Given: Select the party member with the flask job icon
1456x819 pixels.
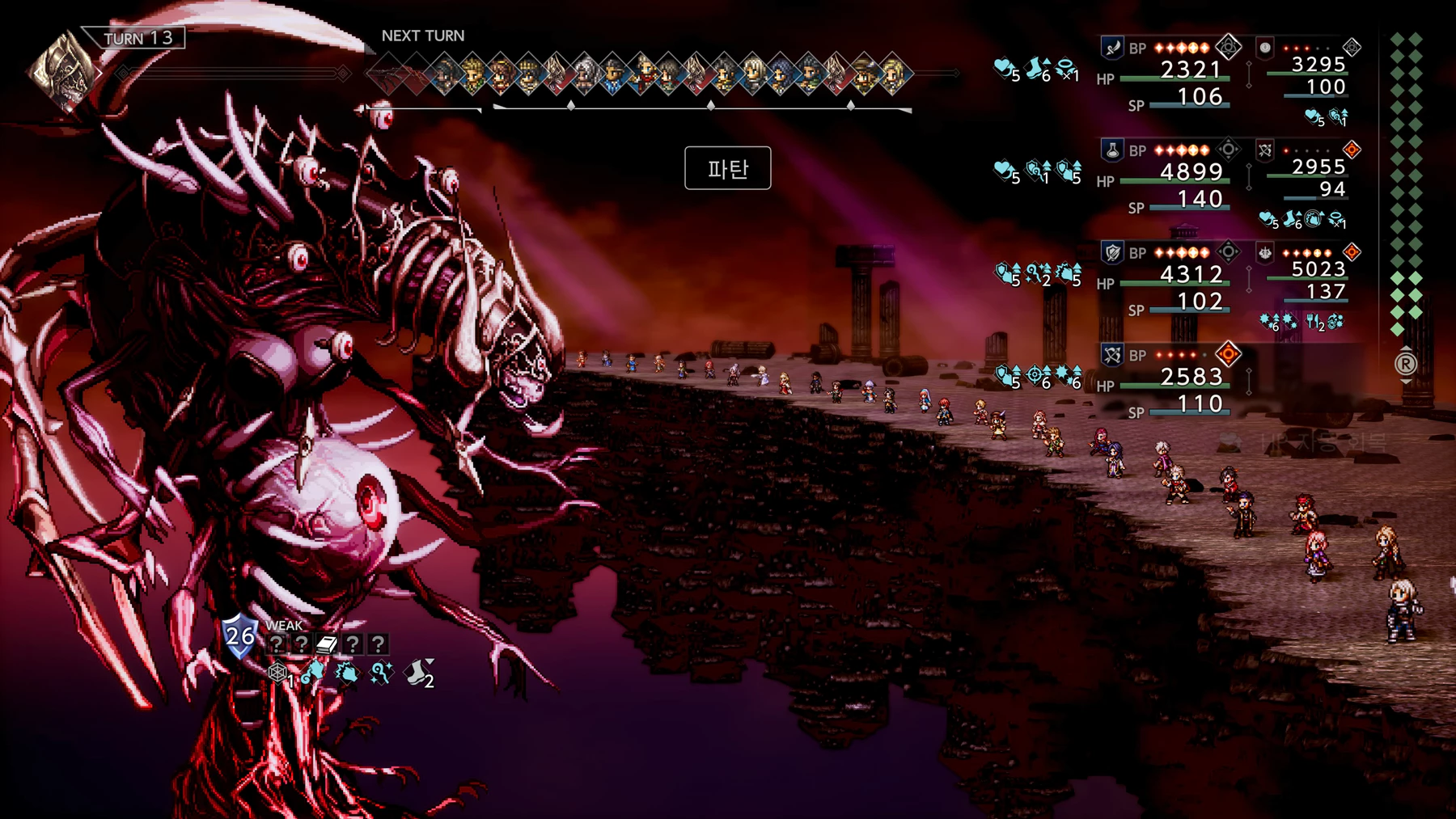Looking at the screenshot, I should 1112,150.
